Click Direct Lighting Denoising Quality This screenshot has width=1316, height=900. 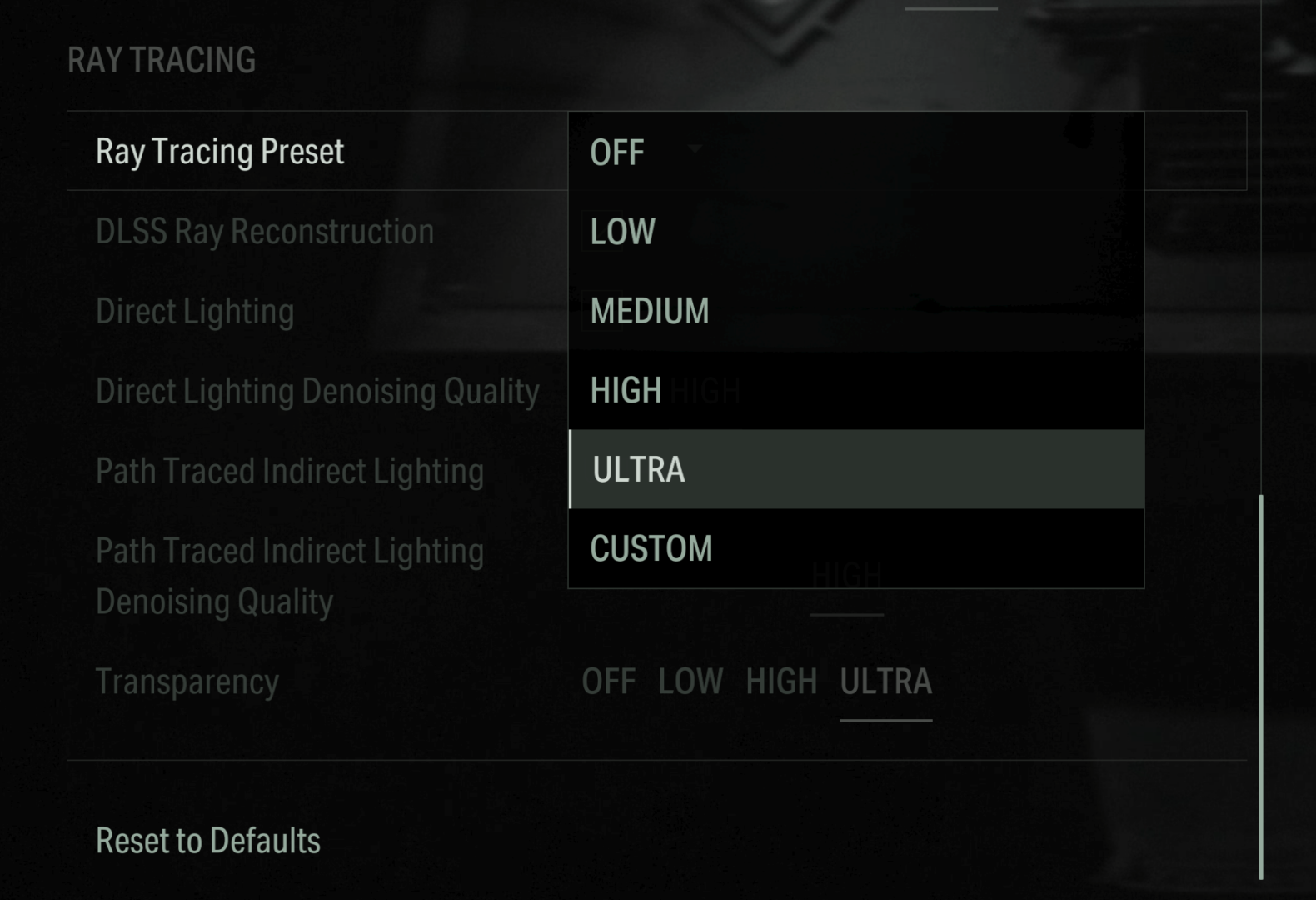tap(317, 391)
